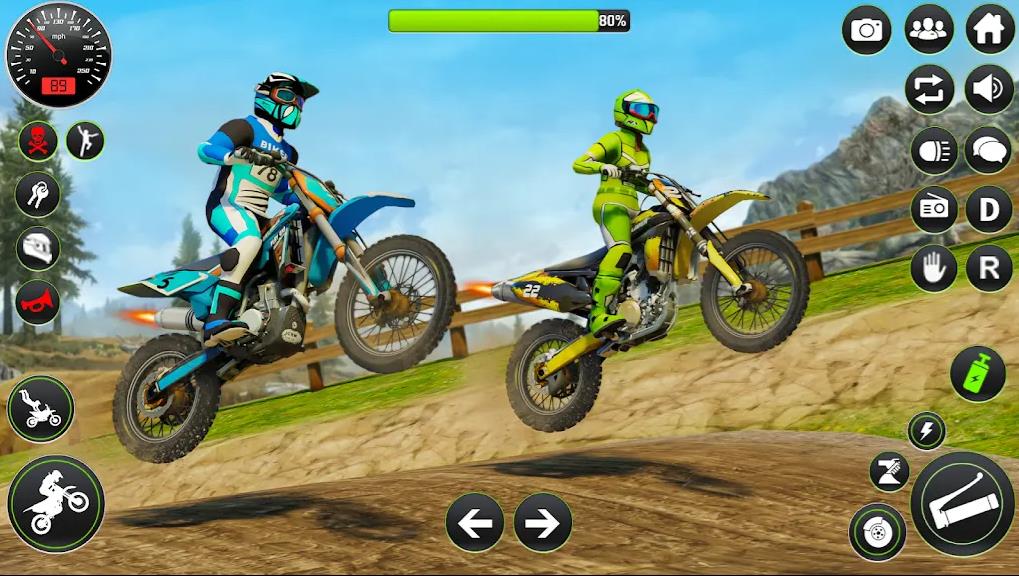Tap the camera view button
This screenshot has height=576, width=1019.
pos(867,30)
